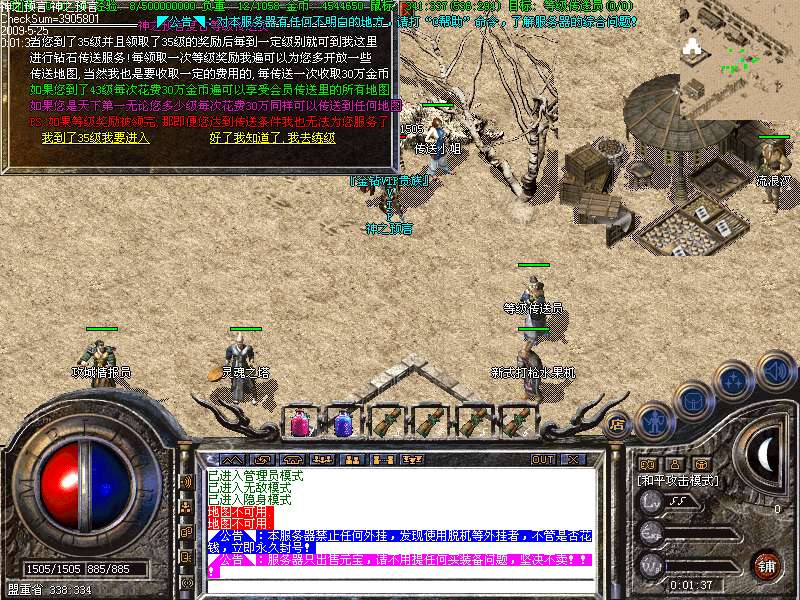Screen dimensions: 800x600
Task: Open the shop '店' button
Action: pos(617,423)
